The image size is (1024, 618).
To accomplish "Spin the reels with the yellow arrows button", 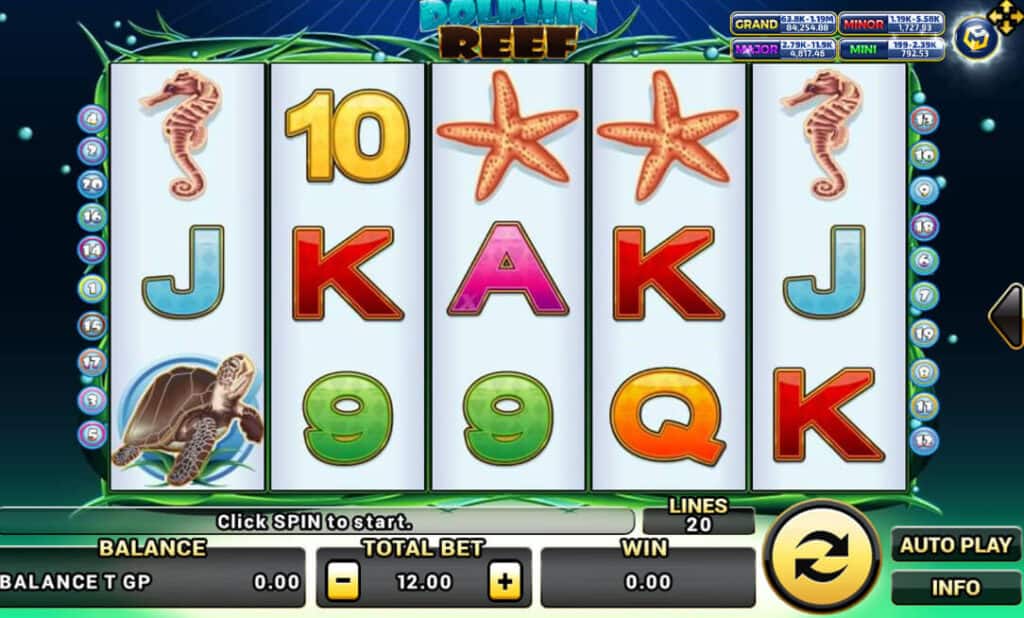I will click(x=821, y=557).
